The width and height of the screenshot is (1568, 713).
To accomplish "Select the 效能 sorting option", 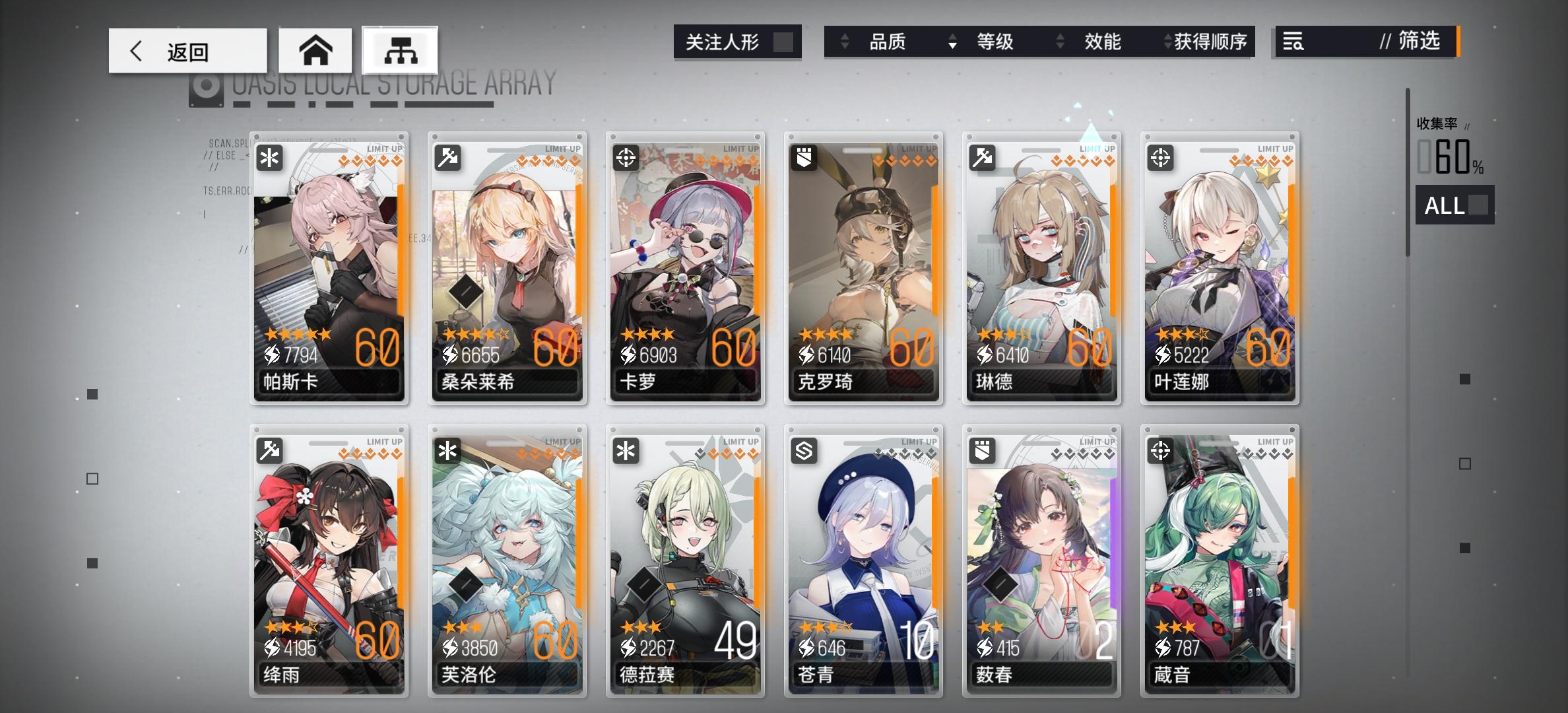I will point(1101,42).
